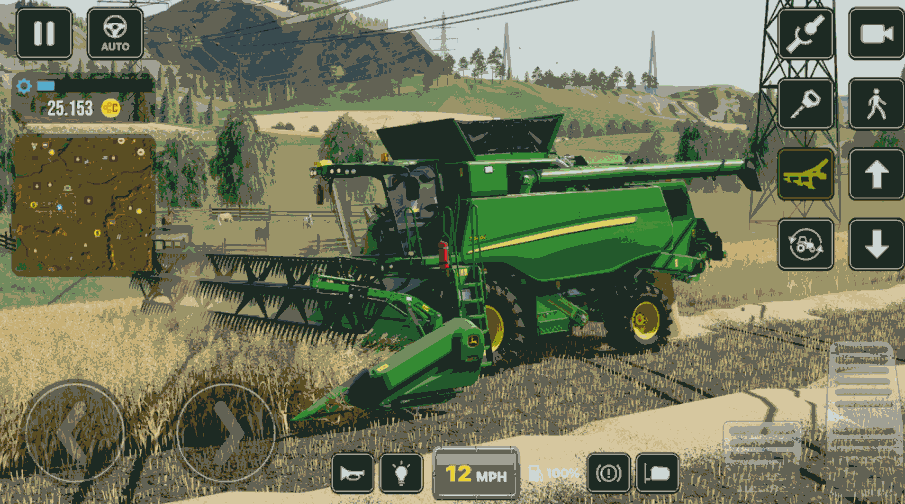Engage the parking brake button
Screen dimensions: 905x504
[609, 472]
